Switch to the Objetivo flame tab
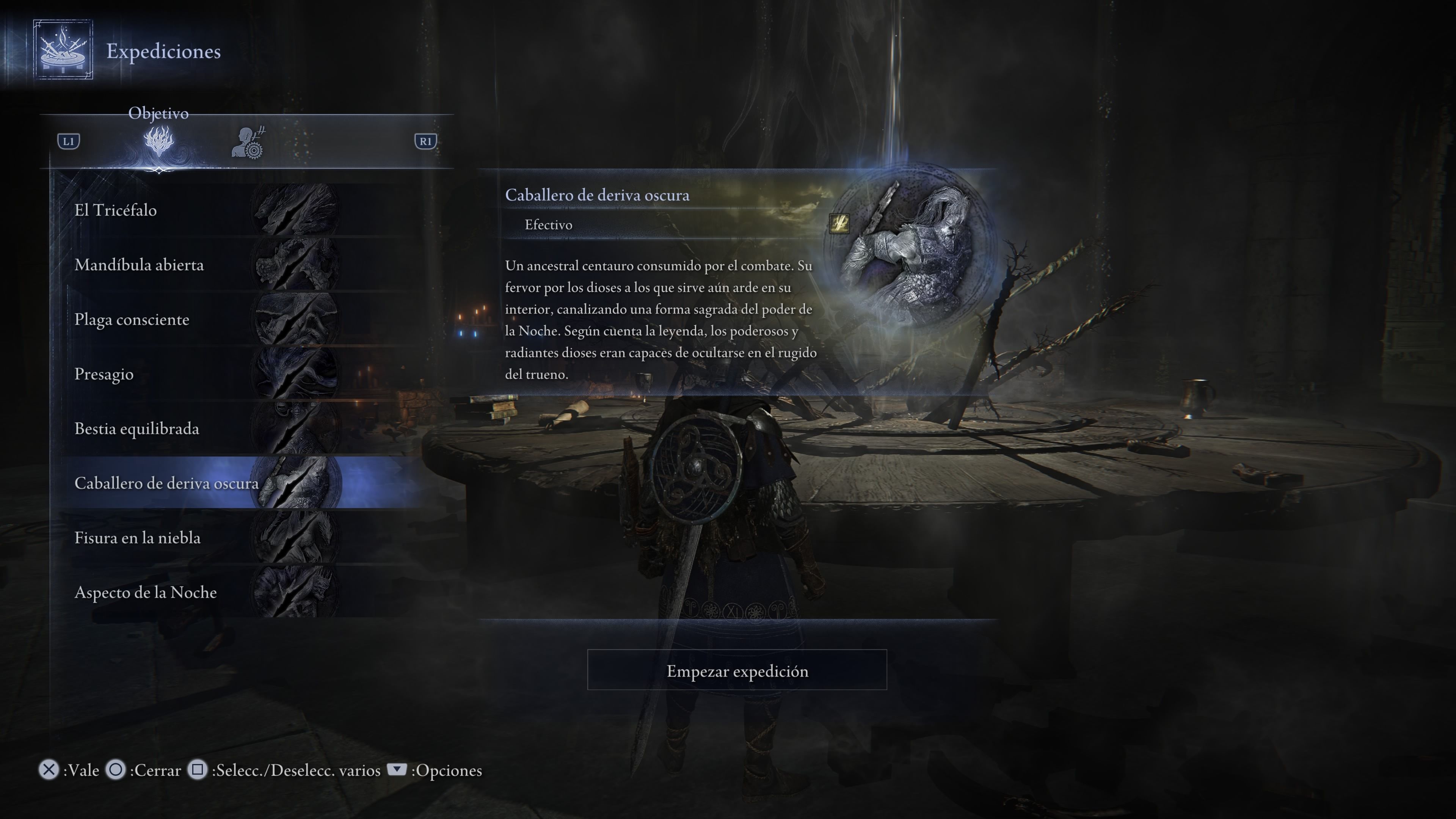 coord(159,141)
